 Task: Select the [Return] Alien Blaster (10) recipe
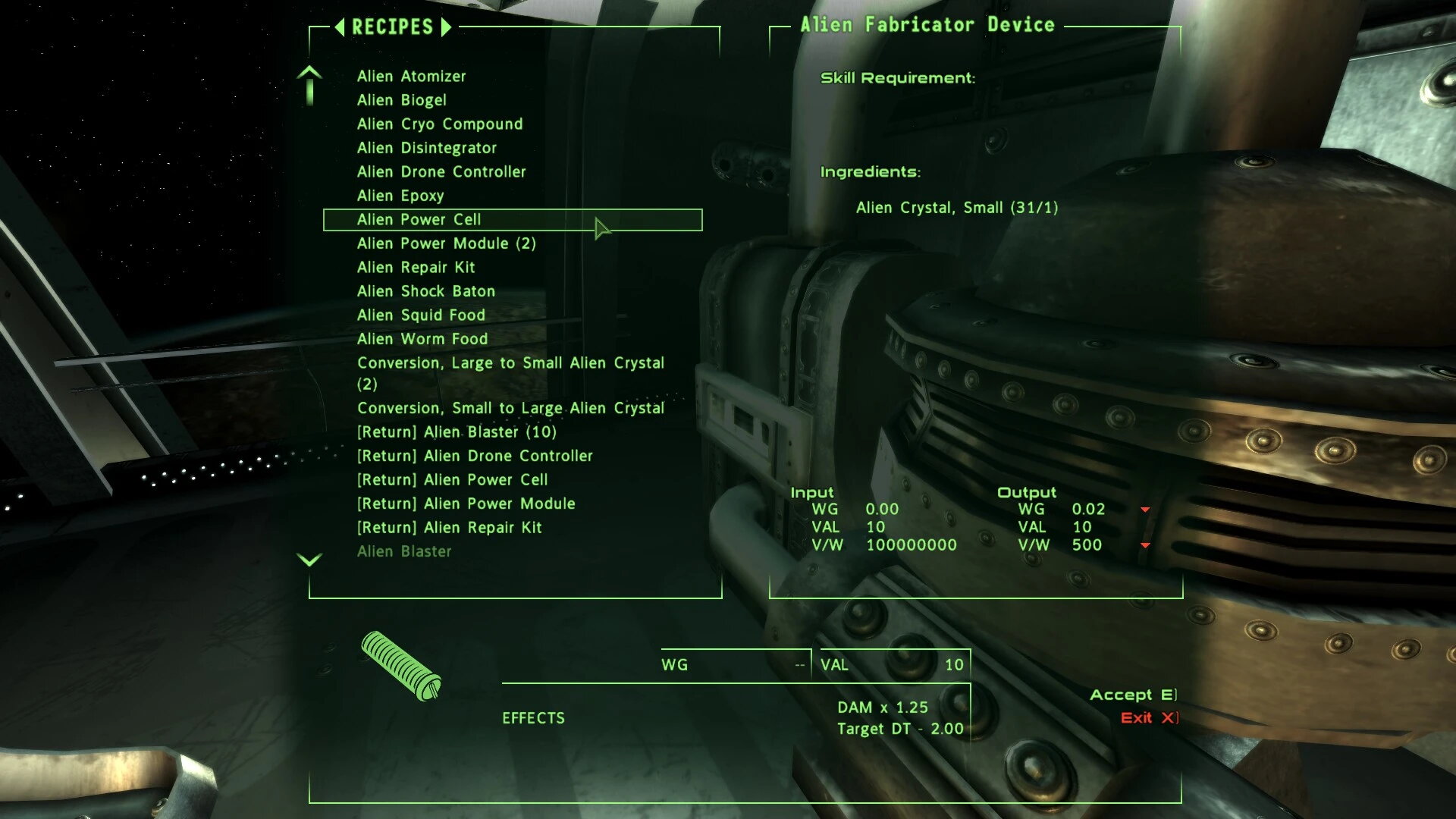pos(457,431)
